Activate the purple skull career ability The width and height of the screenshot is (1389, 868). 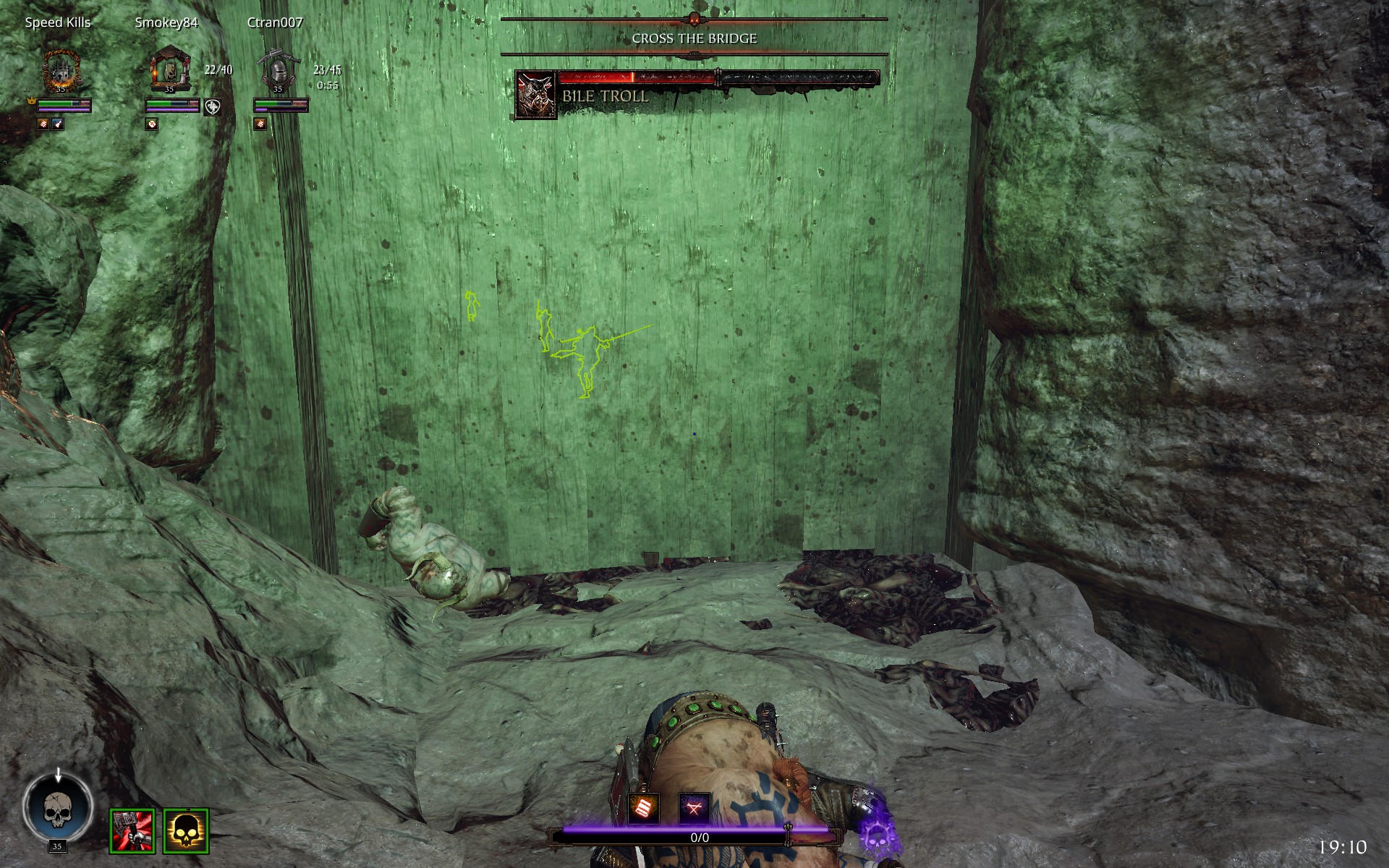879,835
